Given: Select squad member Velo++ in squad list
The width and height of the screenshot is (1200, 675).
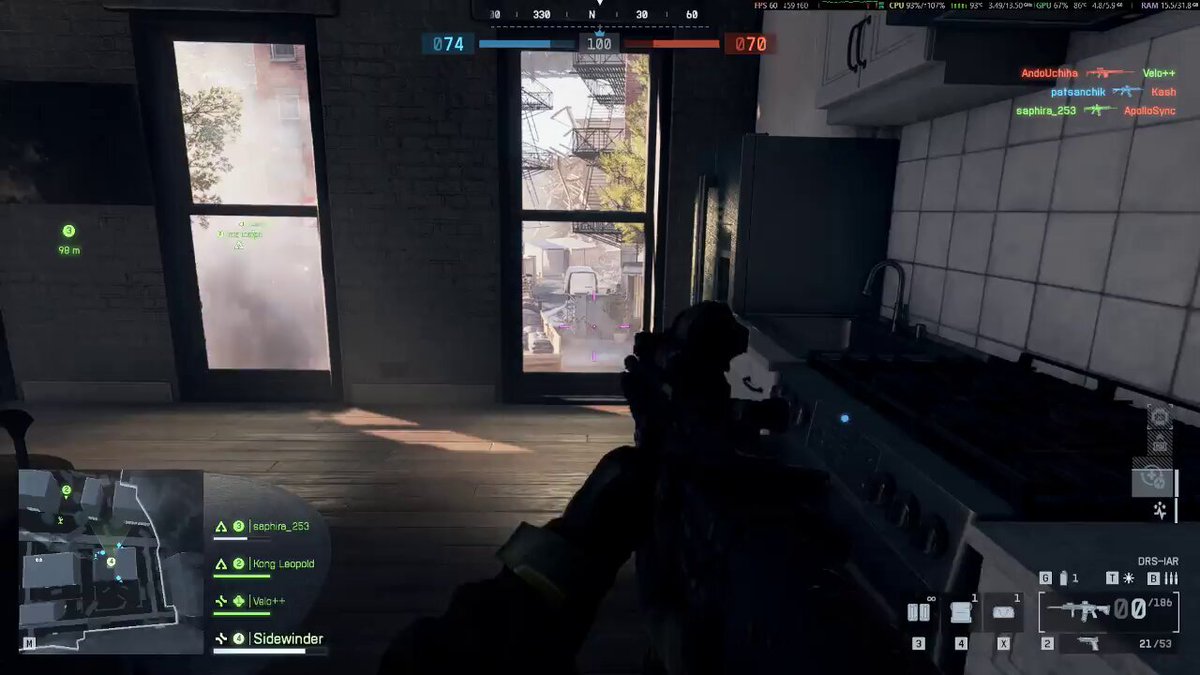Looking at the screenshot, I should point(260,601).
